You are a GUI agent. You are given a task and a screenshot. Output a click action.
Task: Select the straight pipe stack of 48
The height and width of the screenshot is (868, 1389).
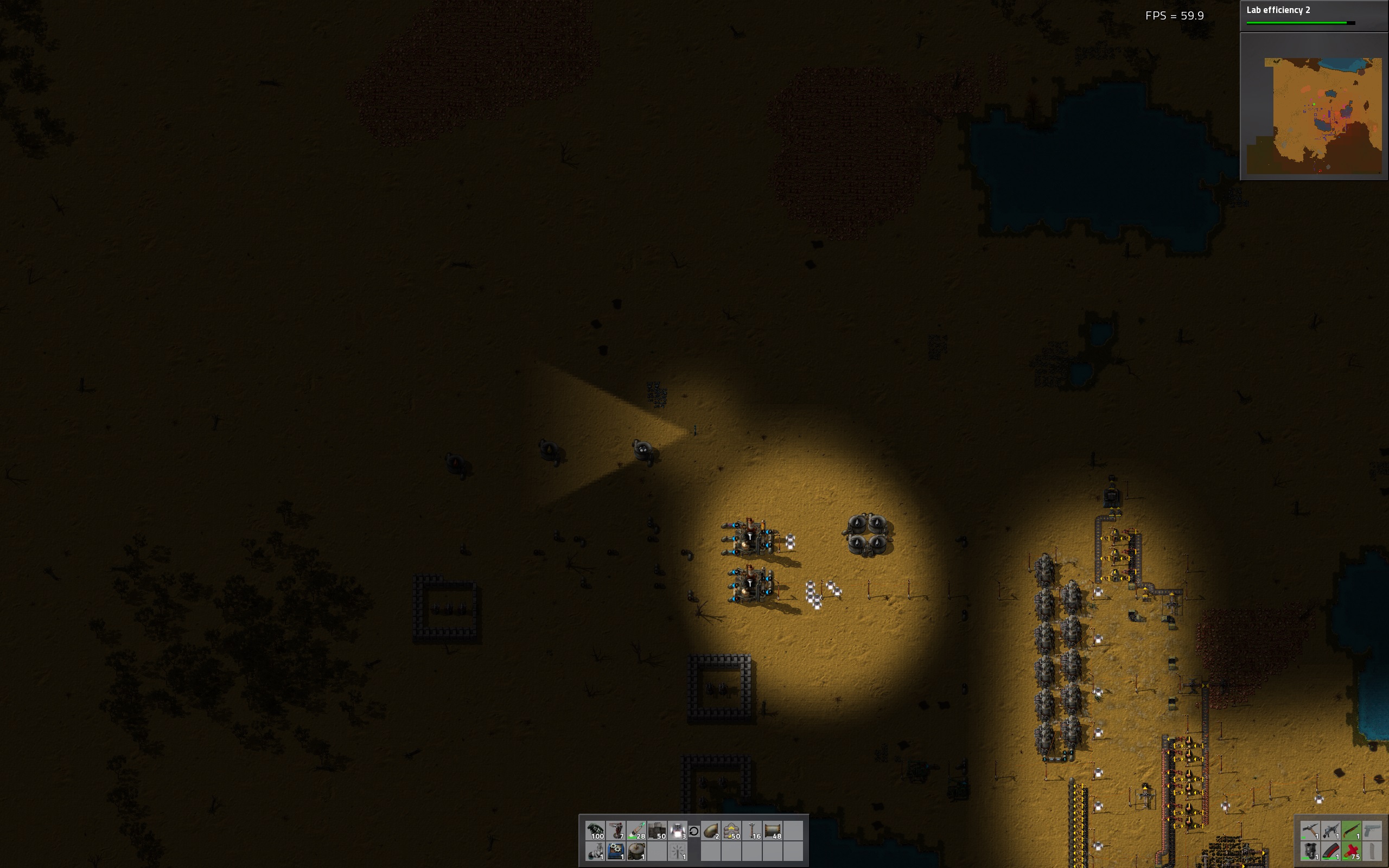tap(773, 831)
